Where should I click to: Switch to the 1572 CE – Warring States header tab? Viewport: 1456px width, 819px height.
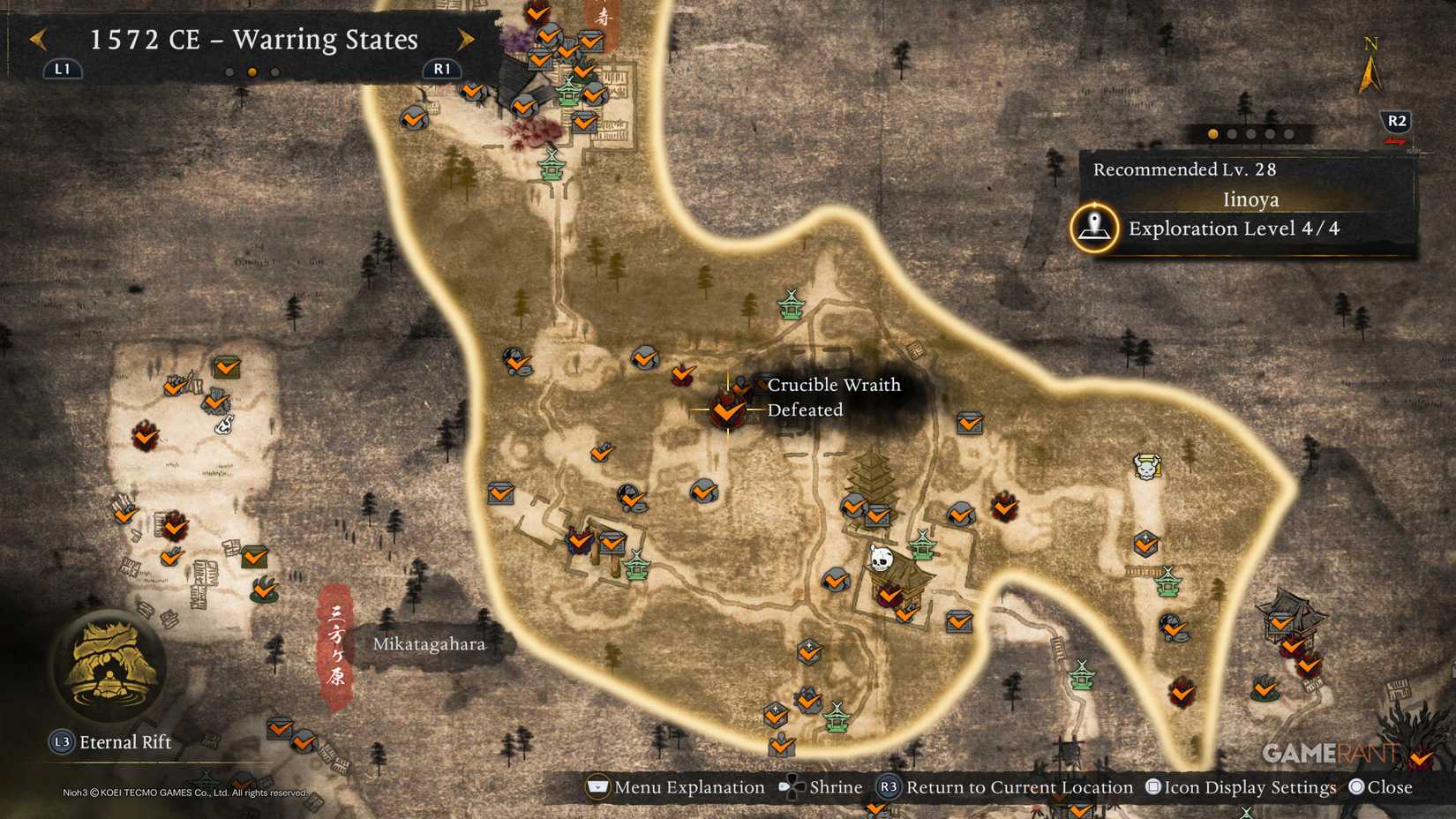256,40
